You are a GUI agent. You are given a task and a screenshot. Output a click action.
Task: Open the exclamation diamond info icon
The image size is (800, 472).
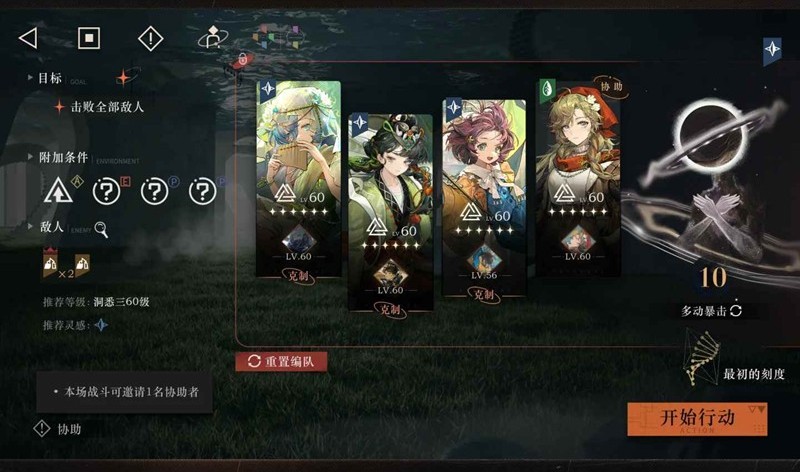(x=150, y=38)
